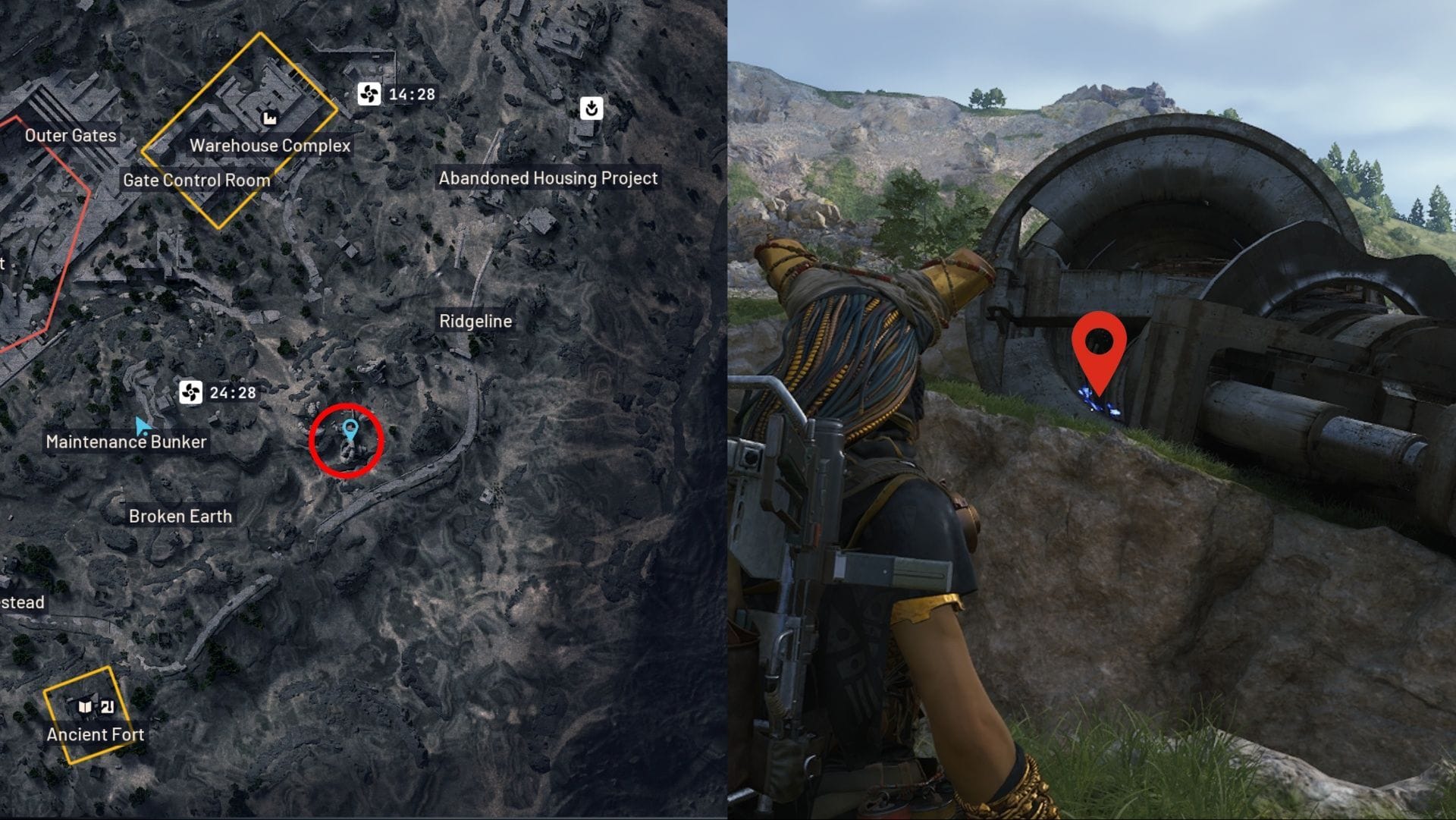Click the building icon above Warehouse Complex
The width and height of the screenshot is (1456, 820).
pos(269,118)
